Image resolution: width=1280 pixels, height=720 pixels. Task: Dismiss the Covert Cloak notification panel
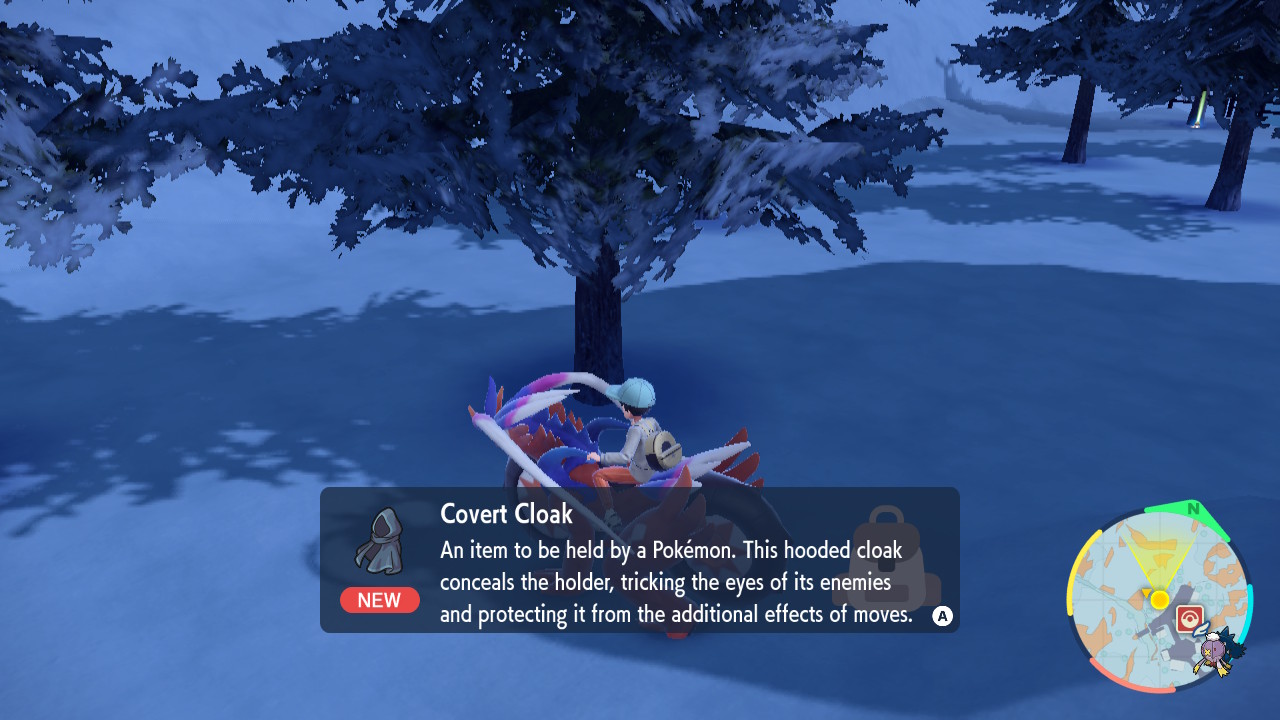(941, 614)
